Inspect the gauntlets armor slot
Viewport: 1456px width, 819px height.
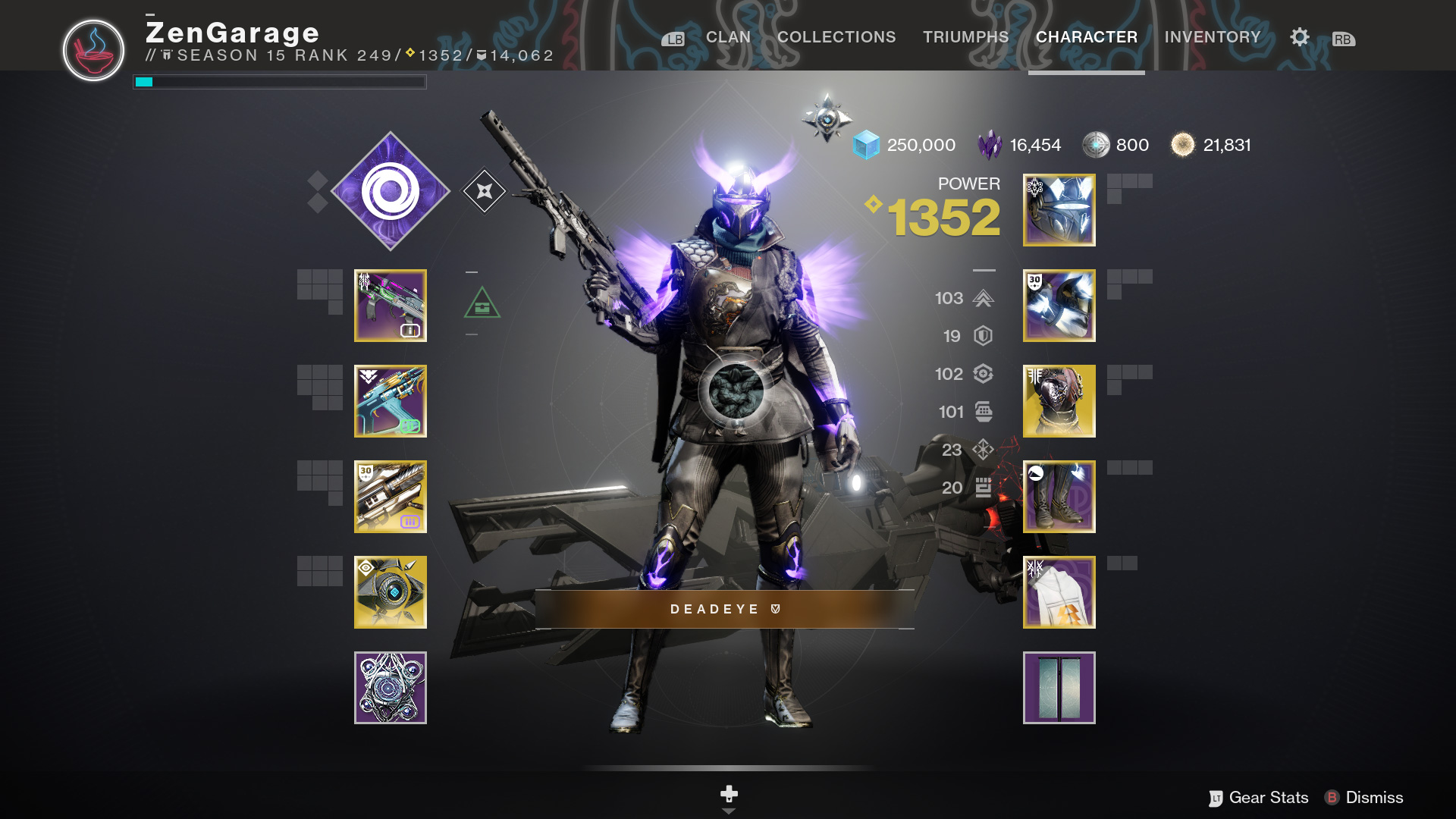(1059, 306)
